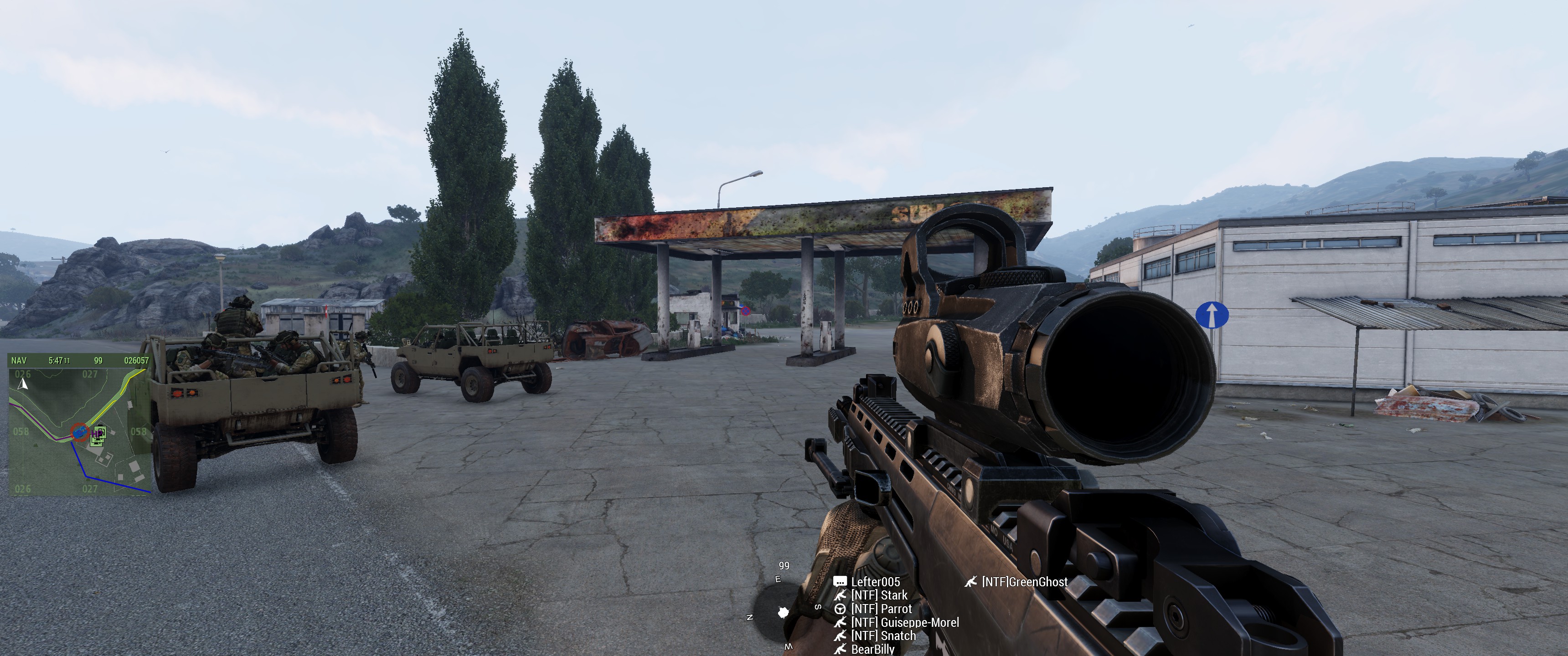Select squad member [NTF] Parrot
Image resolution: width=1568 pixels, height=656 pixels.
[x=881, y=609]
